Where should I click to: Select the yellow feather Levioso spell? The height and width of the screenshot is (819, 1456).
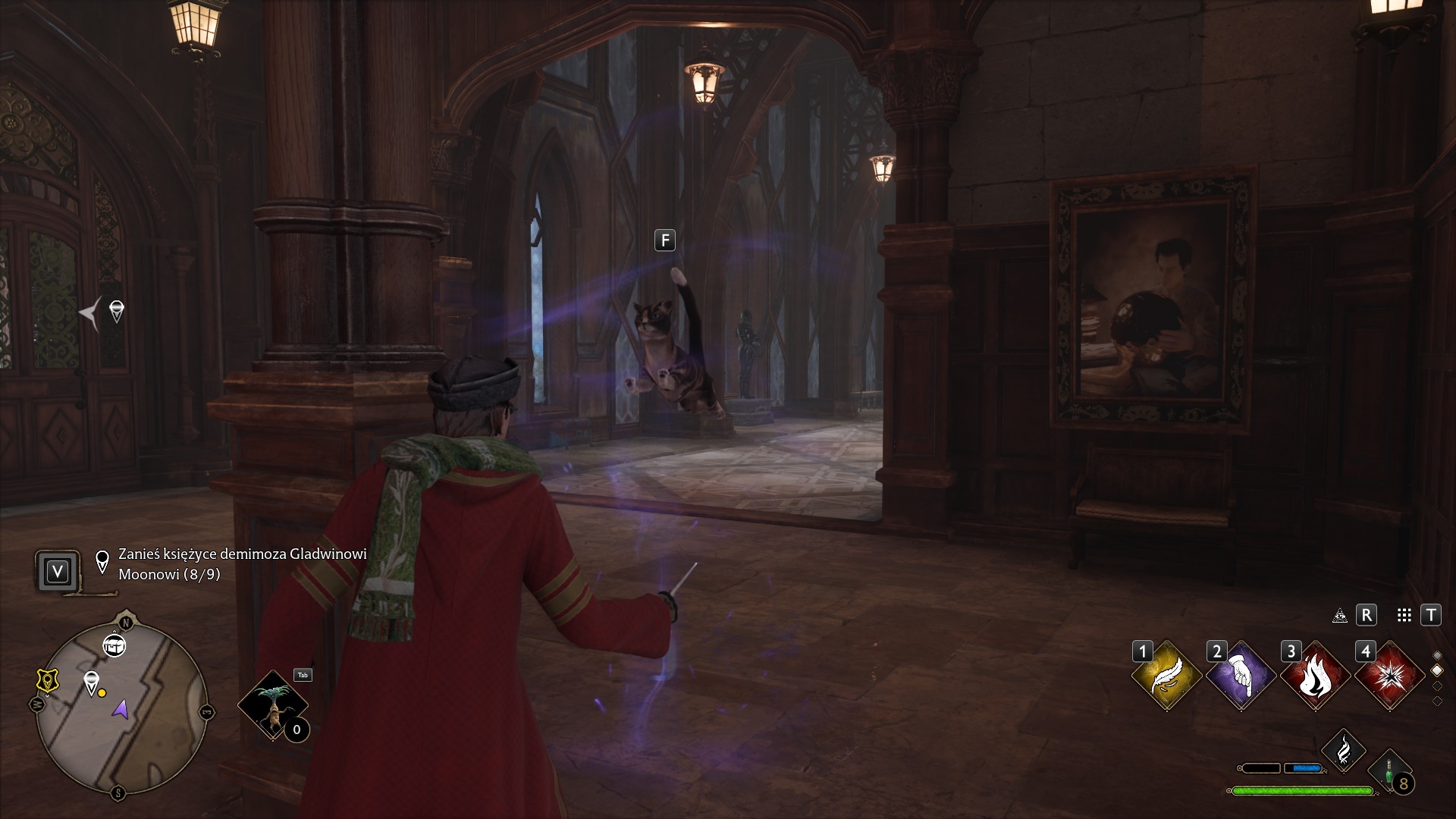tap(1166, 676)
